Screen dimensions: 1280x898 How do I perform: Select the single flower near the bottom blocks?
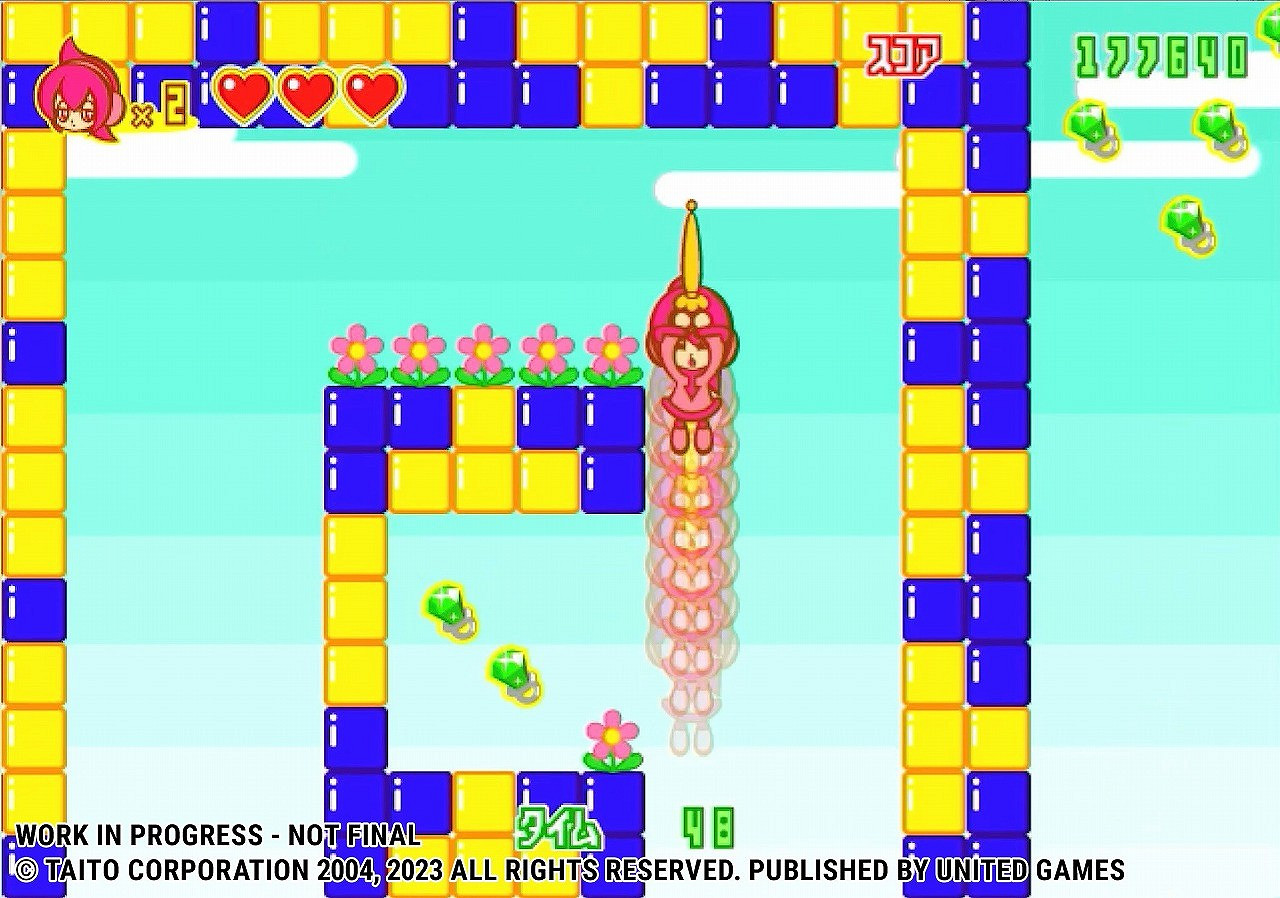pyautogui.click(x=612, y=735)
